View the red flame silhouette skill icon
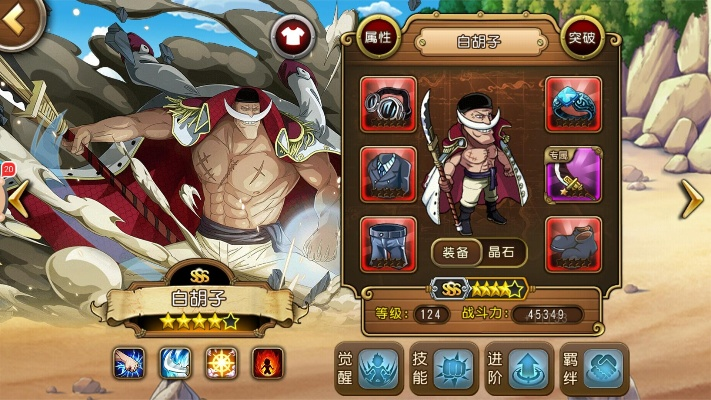This screenshot has width=711, height=400. (267, 362)
